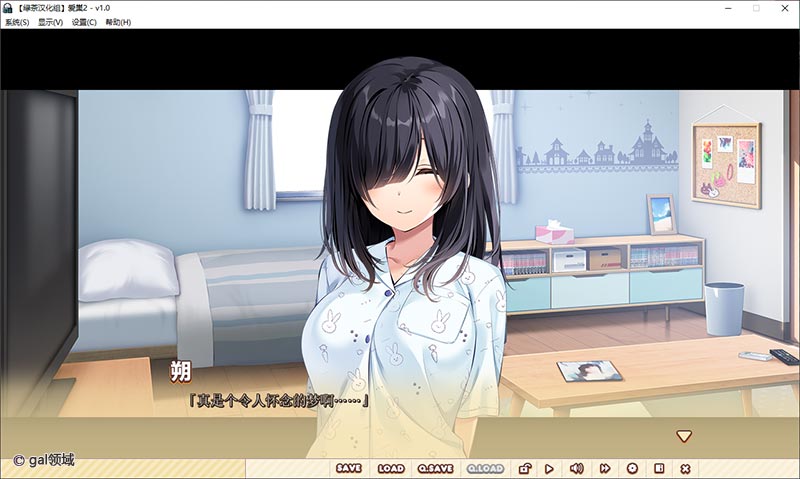Open the LOAD menu

[391, 468]
